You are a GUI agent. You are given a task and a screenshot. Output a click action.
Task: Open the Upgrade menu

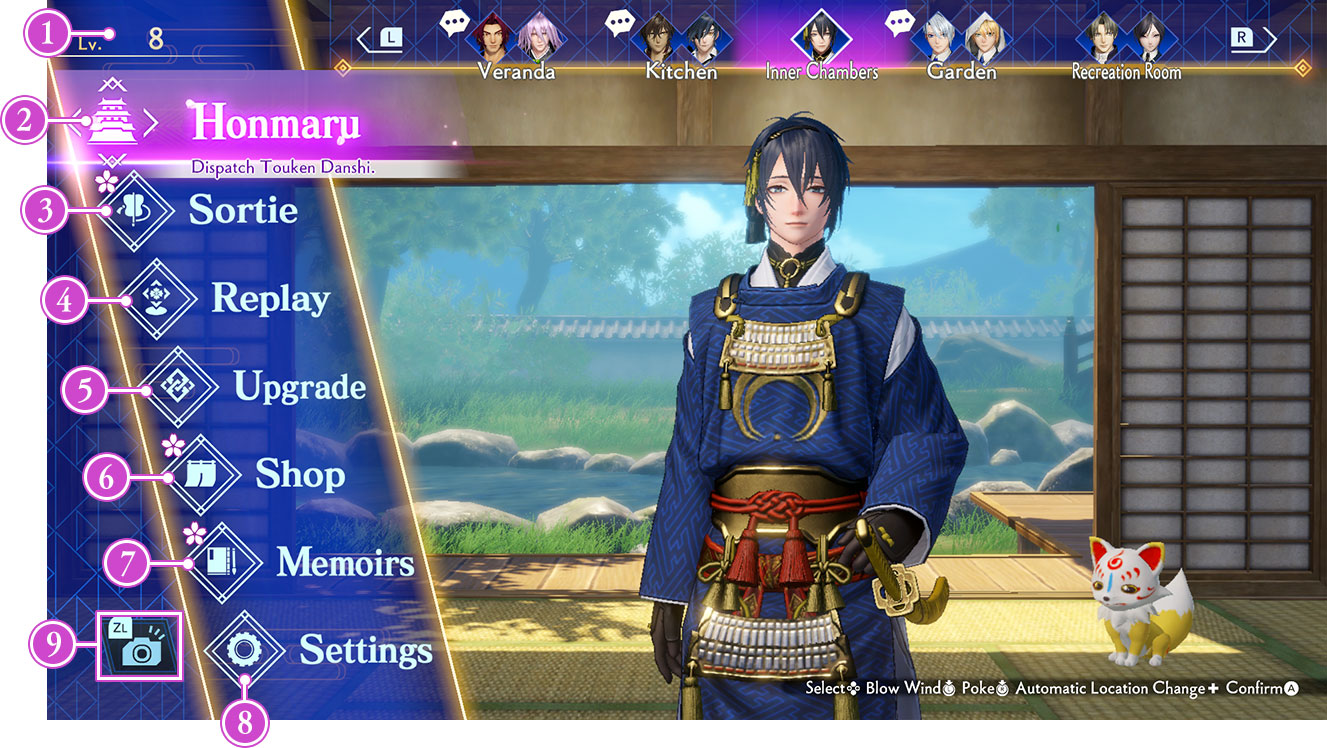coord(299,387)
